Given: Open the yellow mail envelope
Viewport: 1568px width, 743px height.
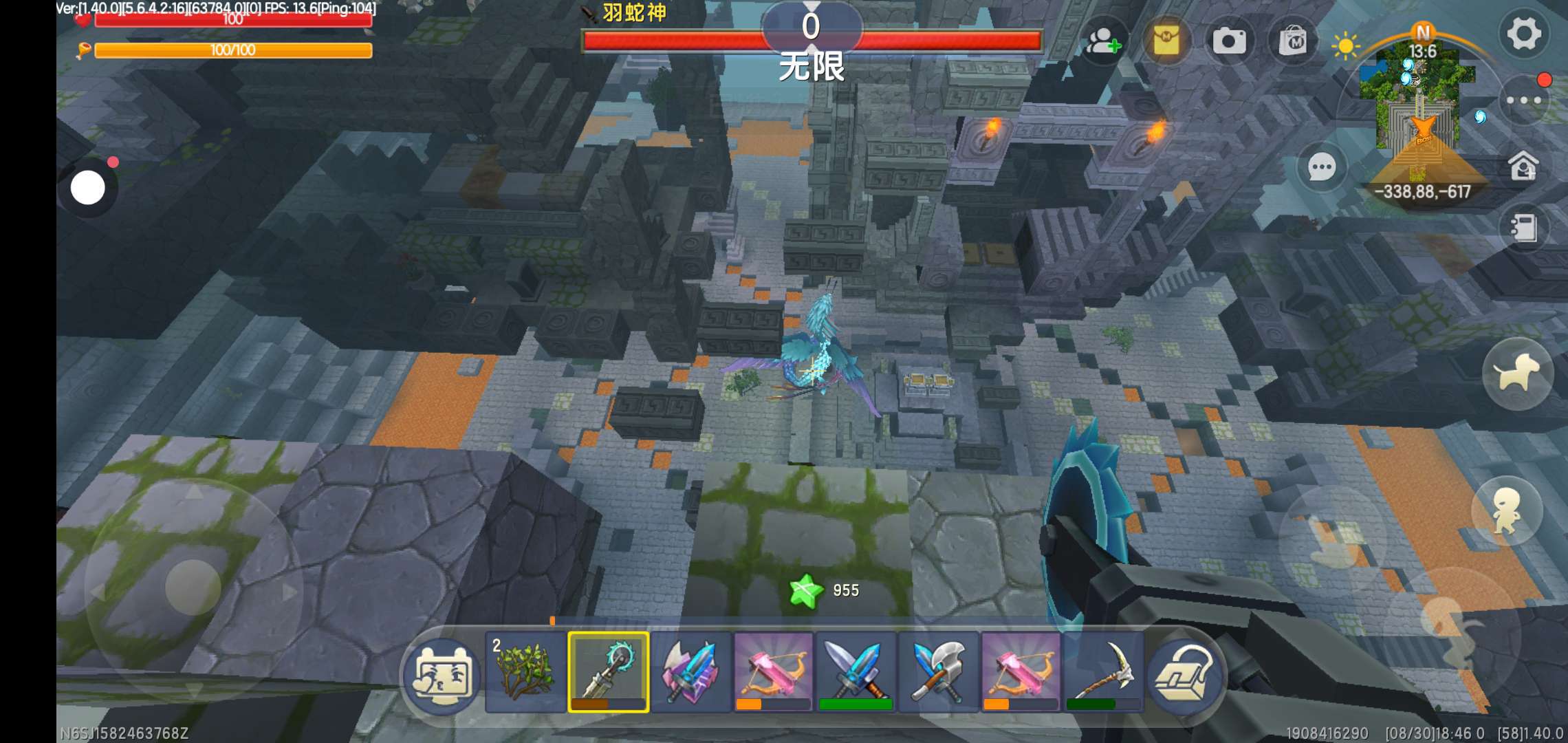Looking at the screenshot, I should click(1166, 41).
